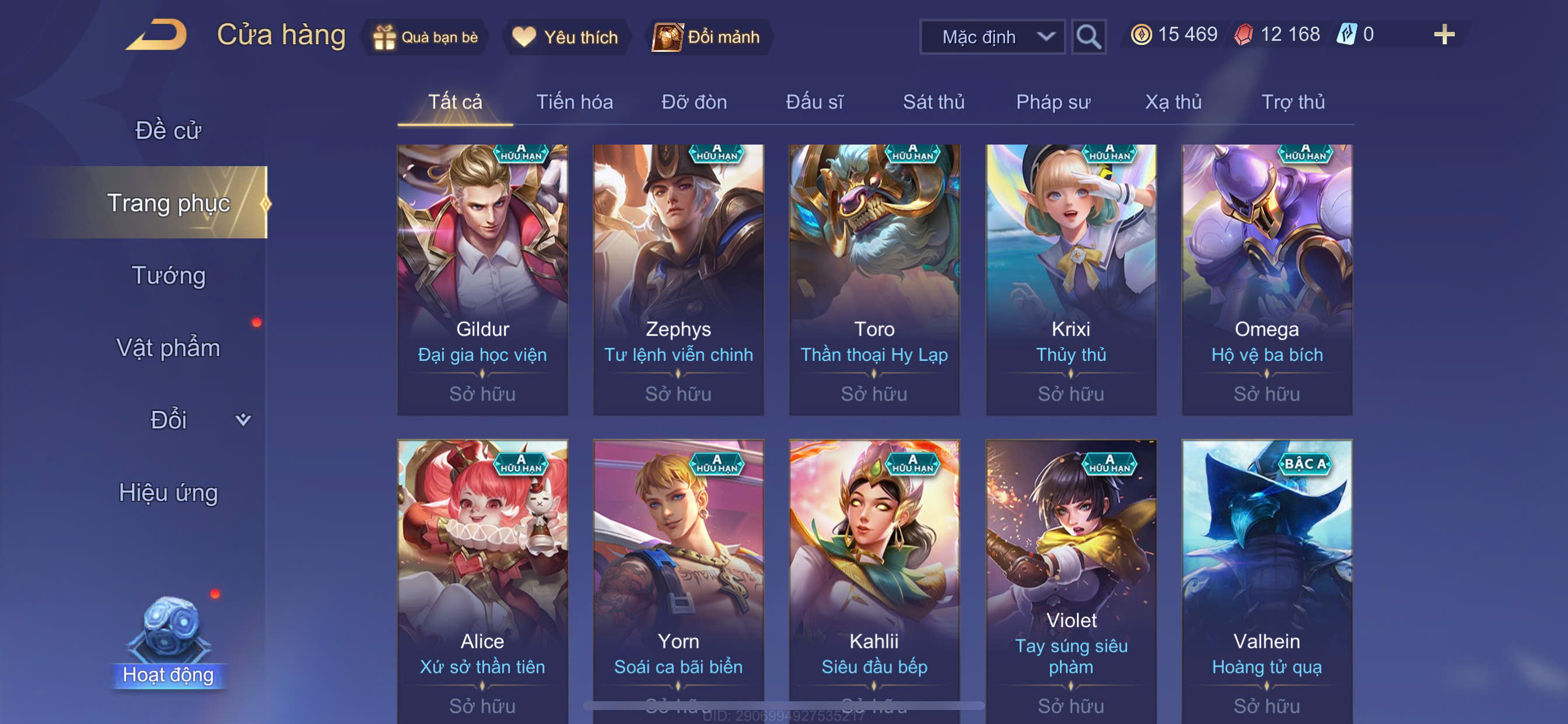Open the Quà bạn bè gift option

(425, 37)
